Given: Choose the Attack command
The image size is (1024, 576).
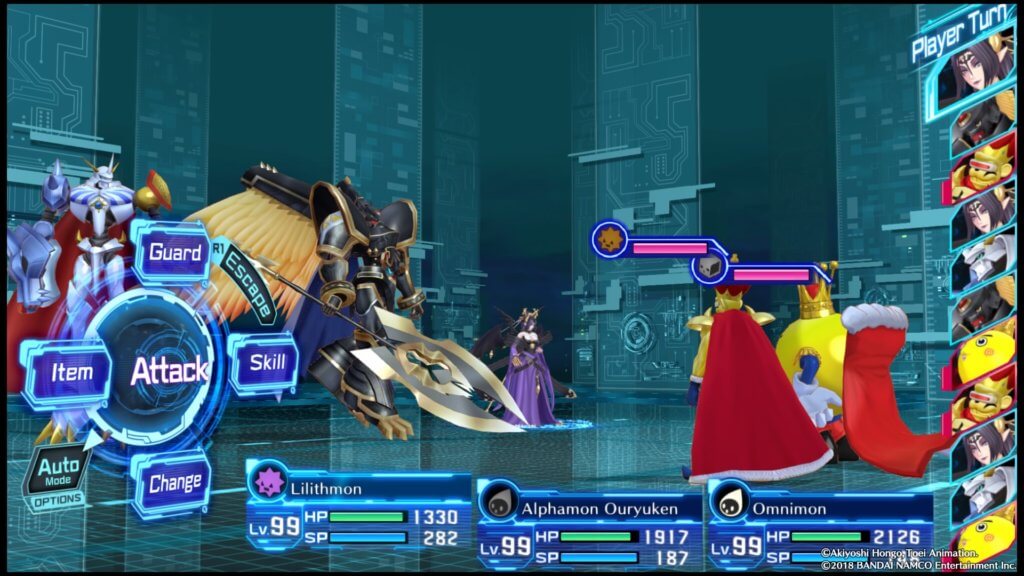Looking at the screenshot, I should tap(168, 370).
